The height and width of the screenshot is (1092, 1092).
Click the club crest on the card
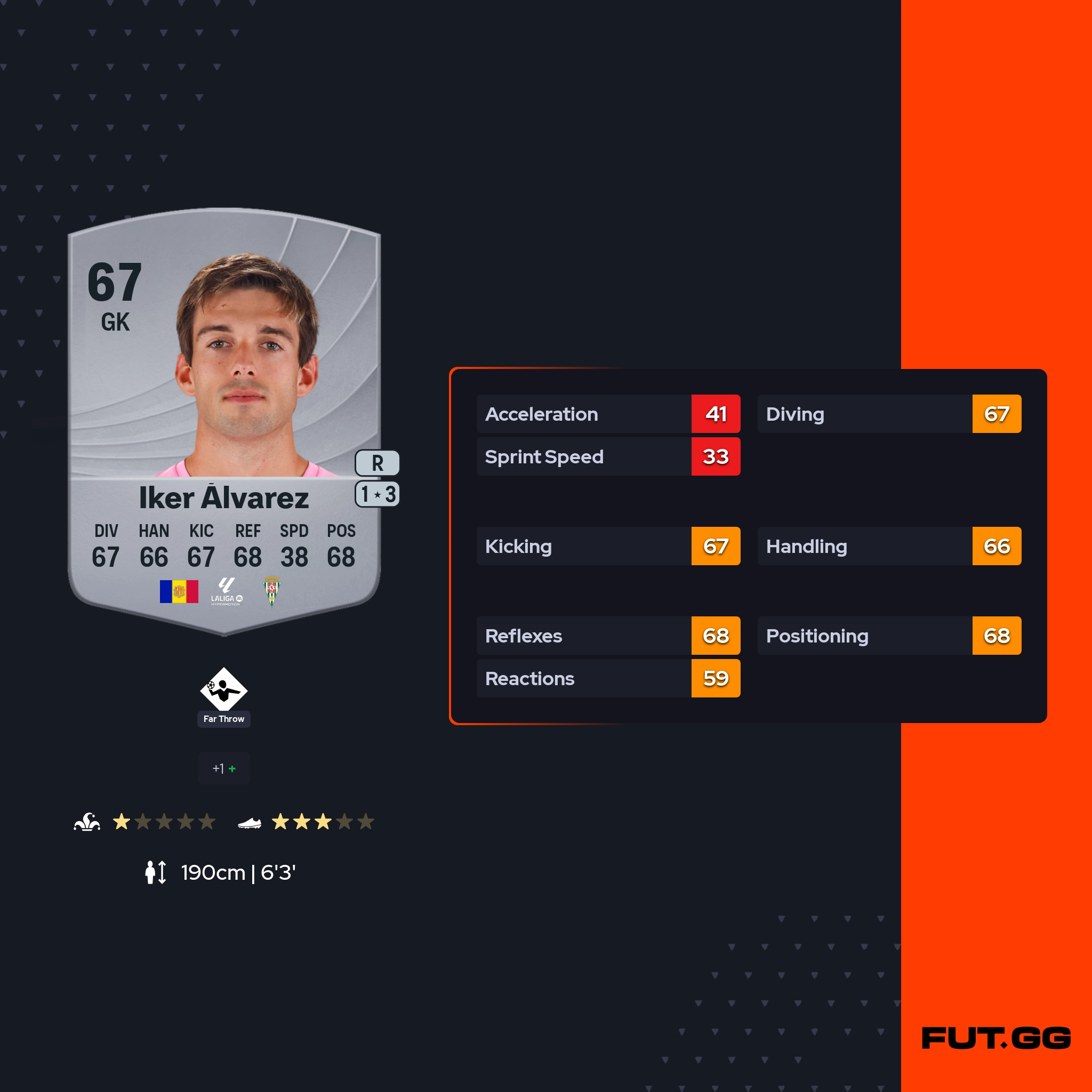coord(272,591)
